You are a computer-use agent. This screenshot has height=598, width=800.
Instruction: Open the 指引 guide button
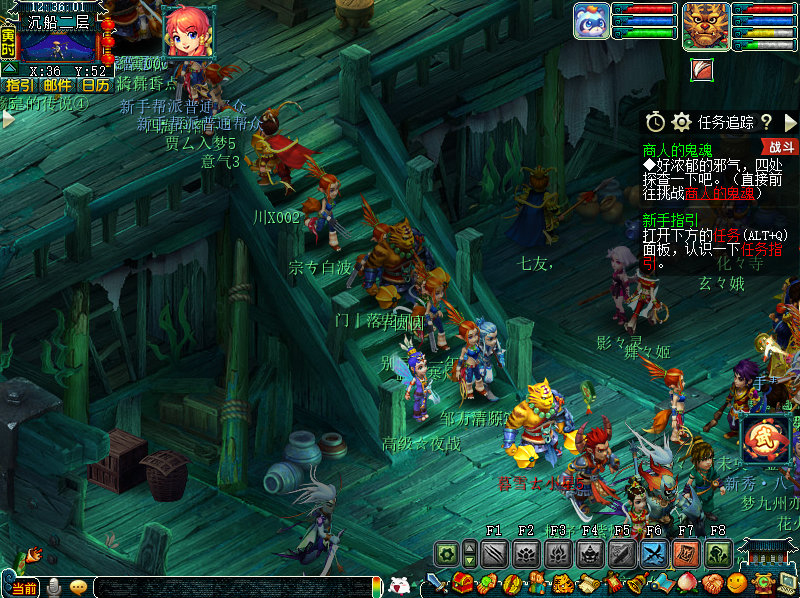pyautogui.click(x=20, y=86)
